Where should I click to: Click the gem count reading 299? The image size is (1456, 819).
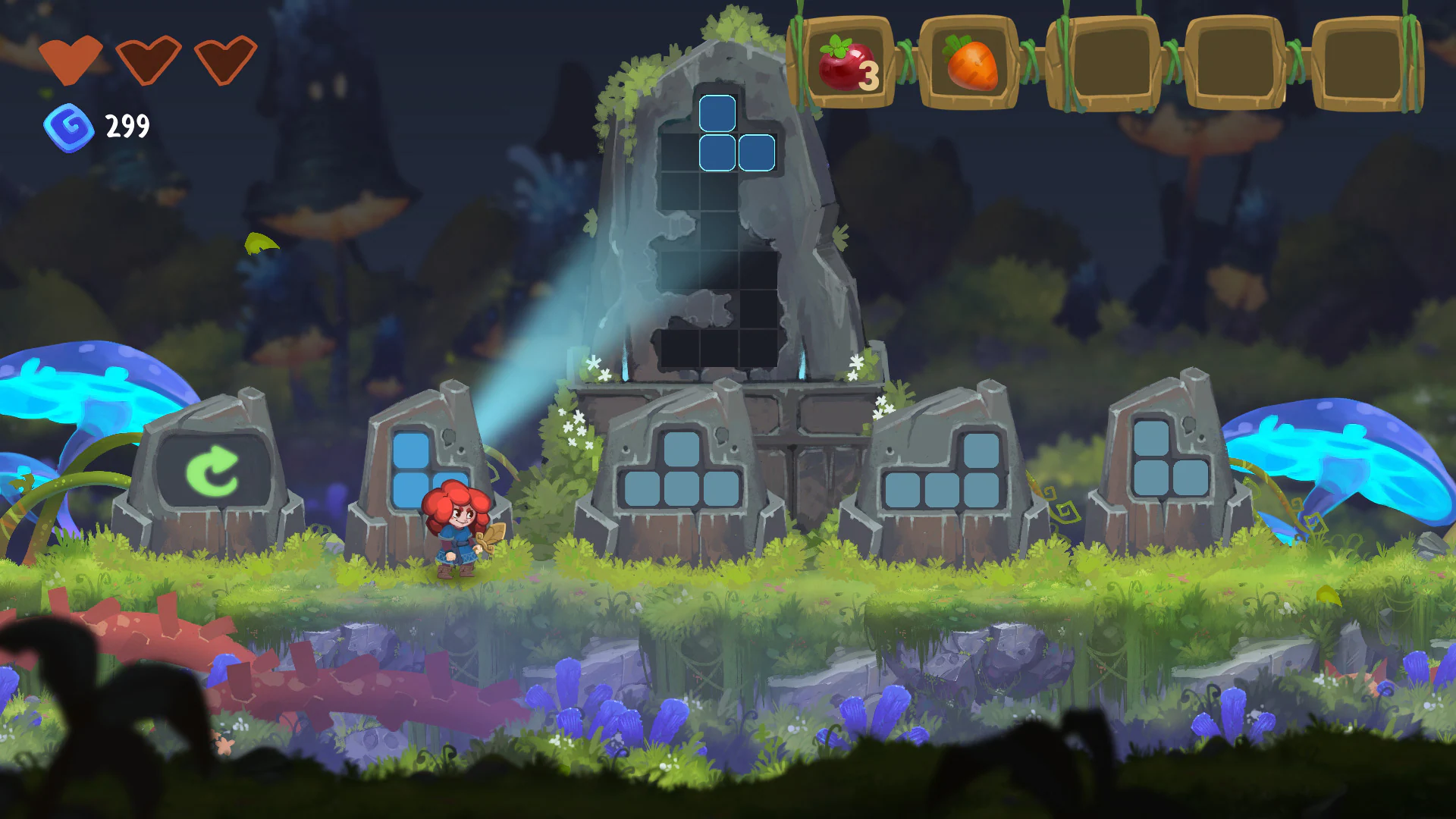(127, 127)
